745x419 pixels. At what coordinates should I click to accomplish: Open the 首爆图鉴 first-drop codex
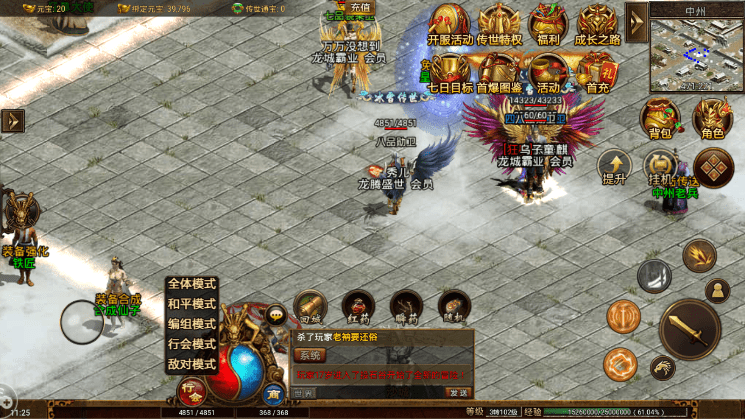[x=499, y=72]
